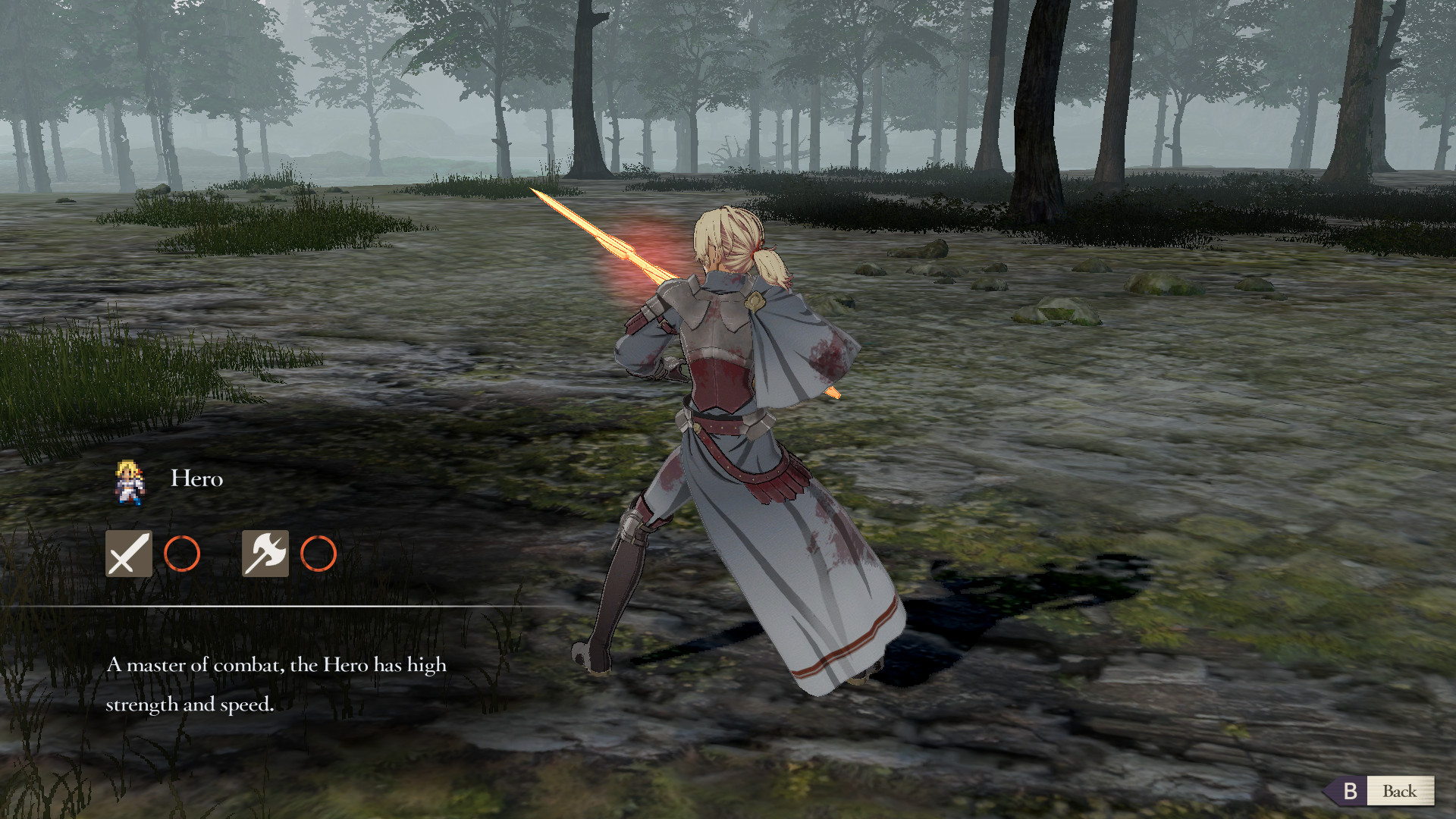Screen dimensions: 1456x819
Task: Enable the orange ring next to the sword
Action: pos(182,553)
